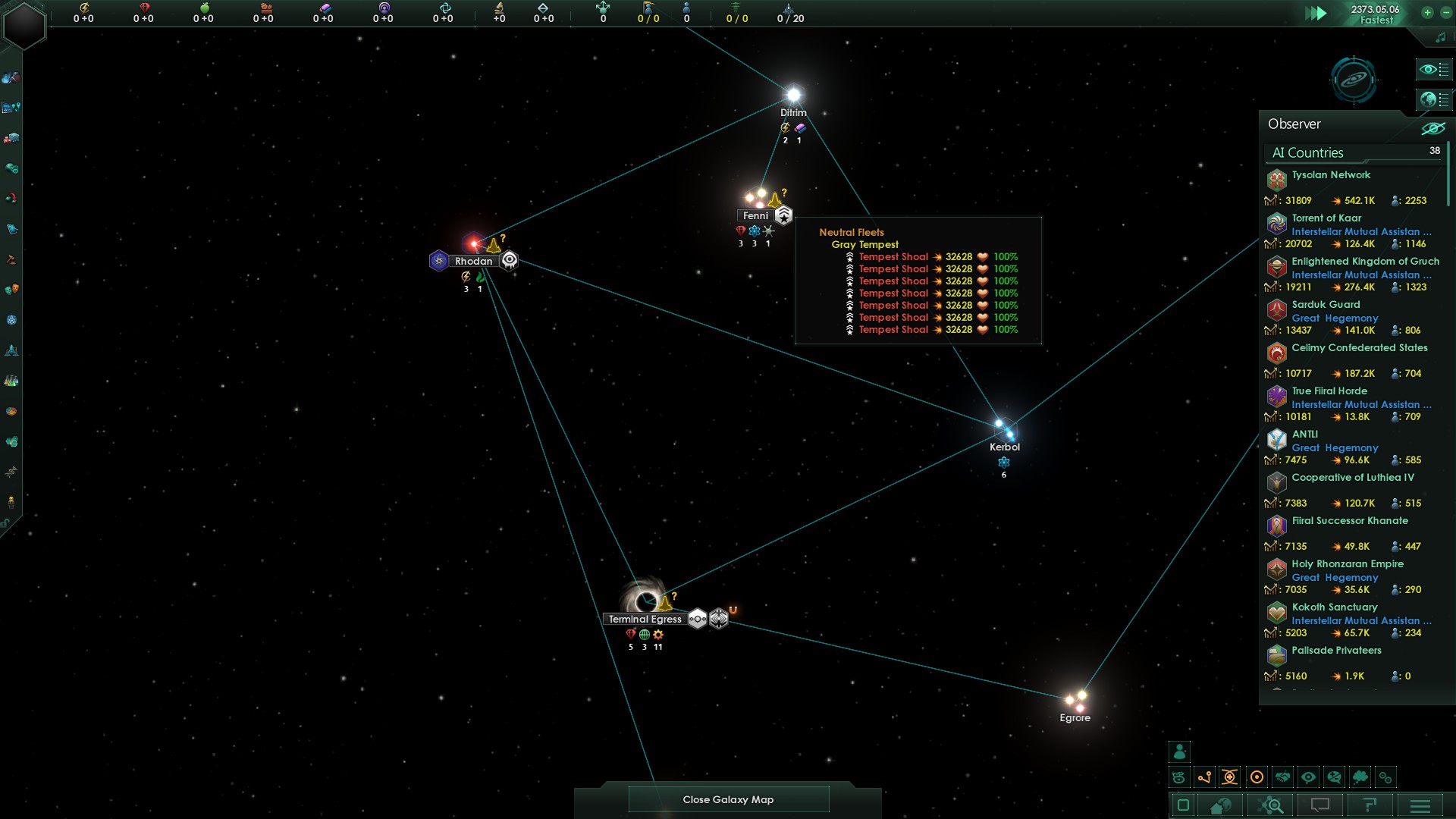Hide the Observer panel via crossed-eye icon
1456x819 pixels.
1432,127
